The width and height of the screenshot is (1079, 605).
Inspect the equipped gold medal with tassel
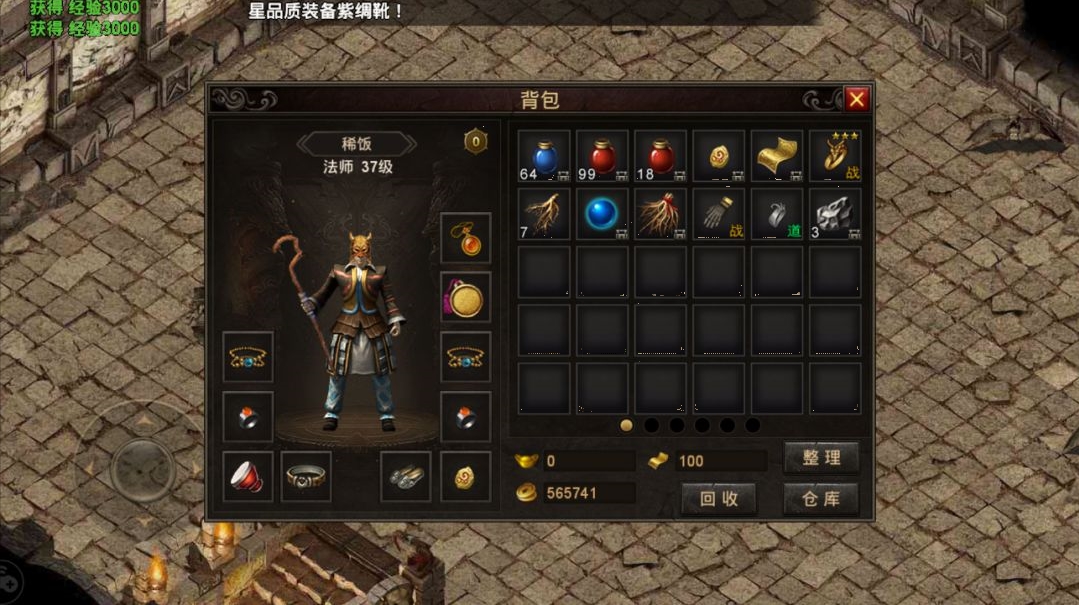point(466,298)
